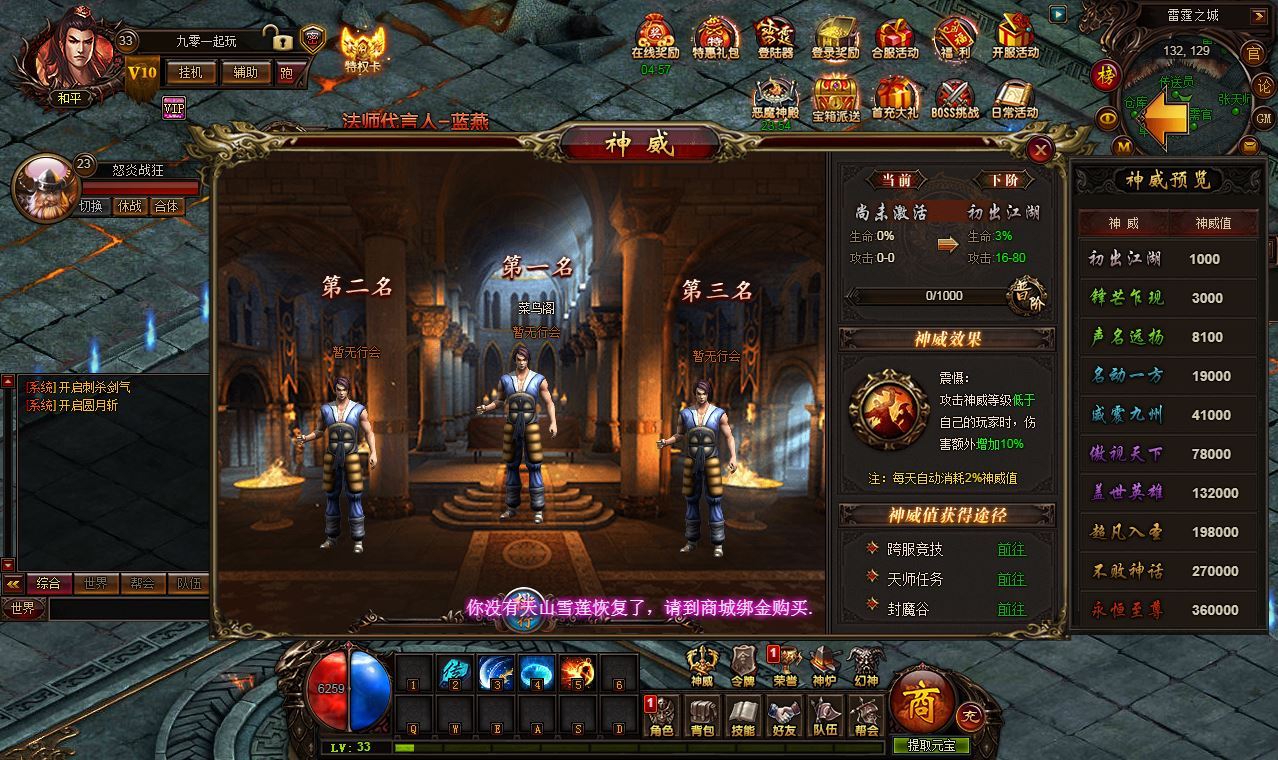Open the 背包 bag
The image size is (1278, 760).
tap(703, 717)
